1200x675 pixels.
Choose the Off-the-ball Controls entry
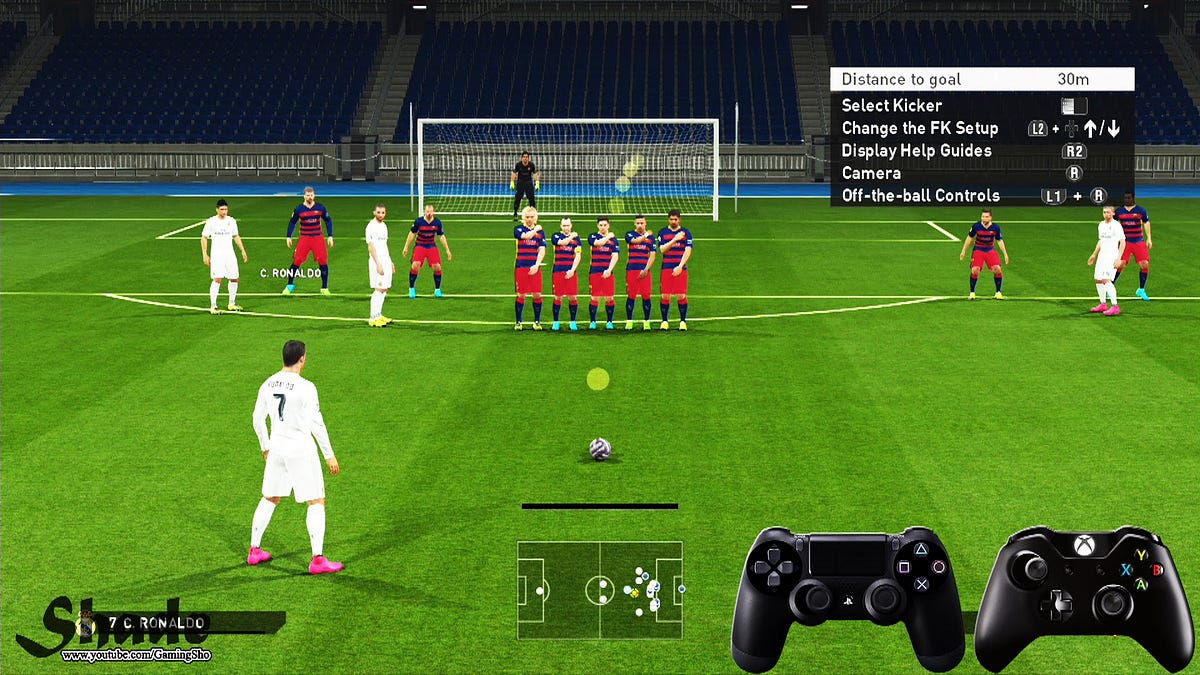coord(920,196)
